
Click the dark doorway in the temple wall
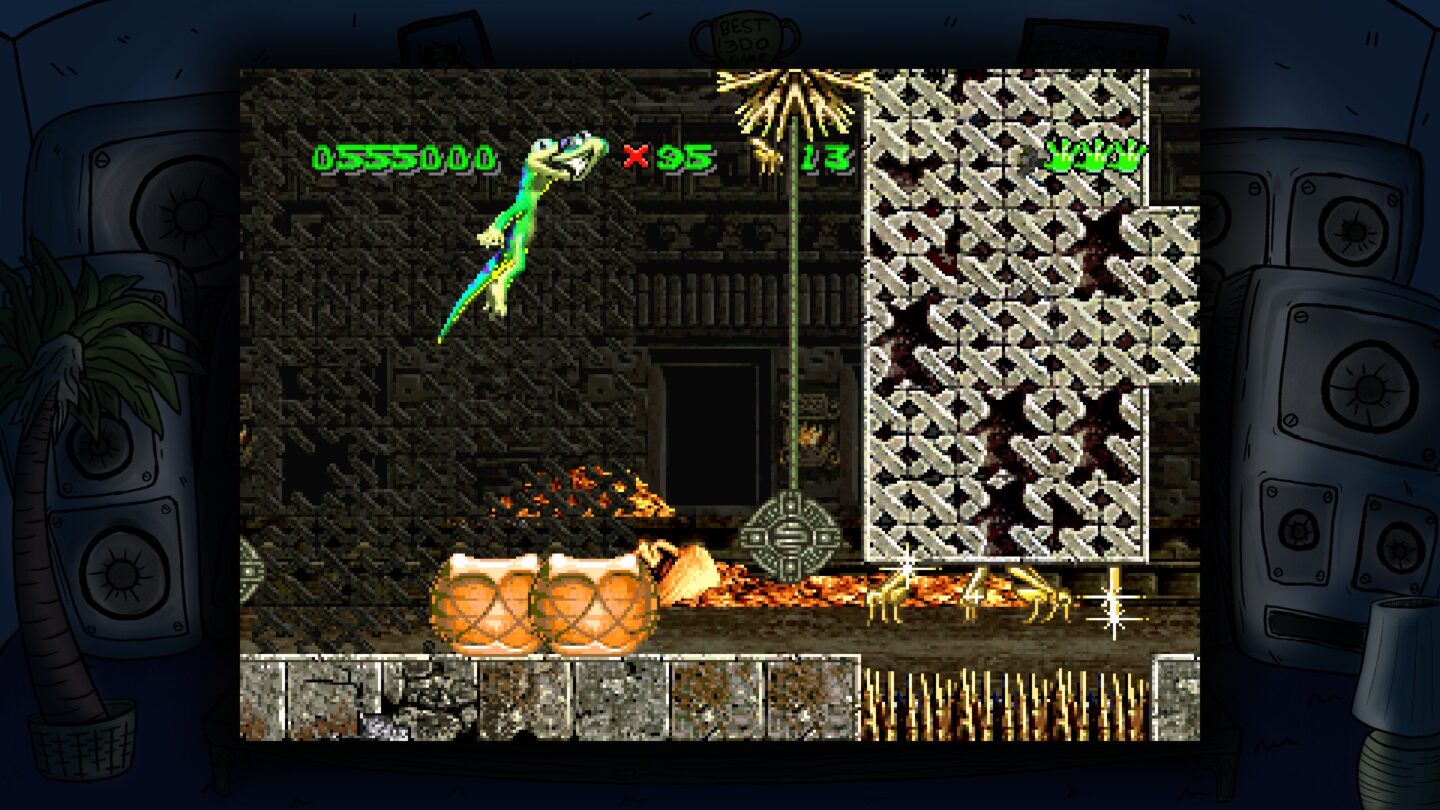pyautogui.click(x=710, y=440)
